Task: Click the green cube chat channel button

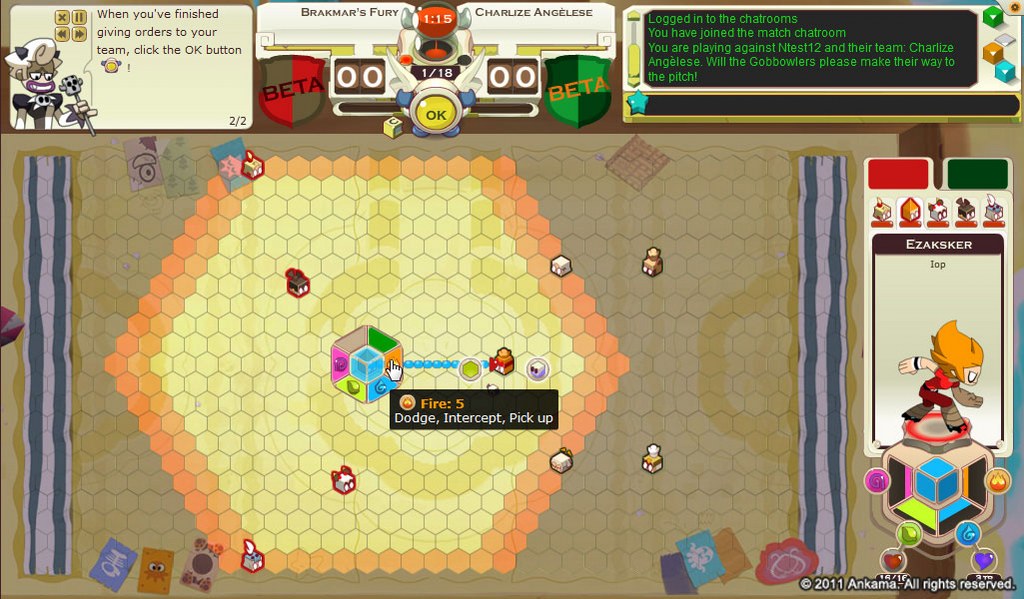Action: (993, 17)
